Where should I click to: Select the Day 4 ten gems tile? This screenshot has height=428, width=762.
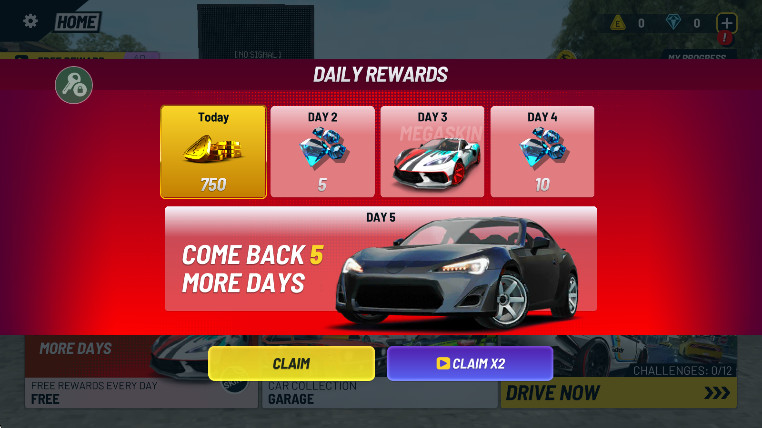[x=542, y=152]
